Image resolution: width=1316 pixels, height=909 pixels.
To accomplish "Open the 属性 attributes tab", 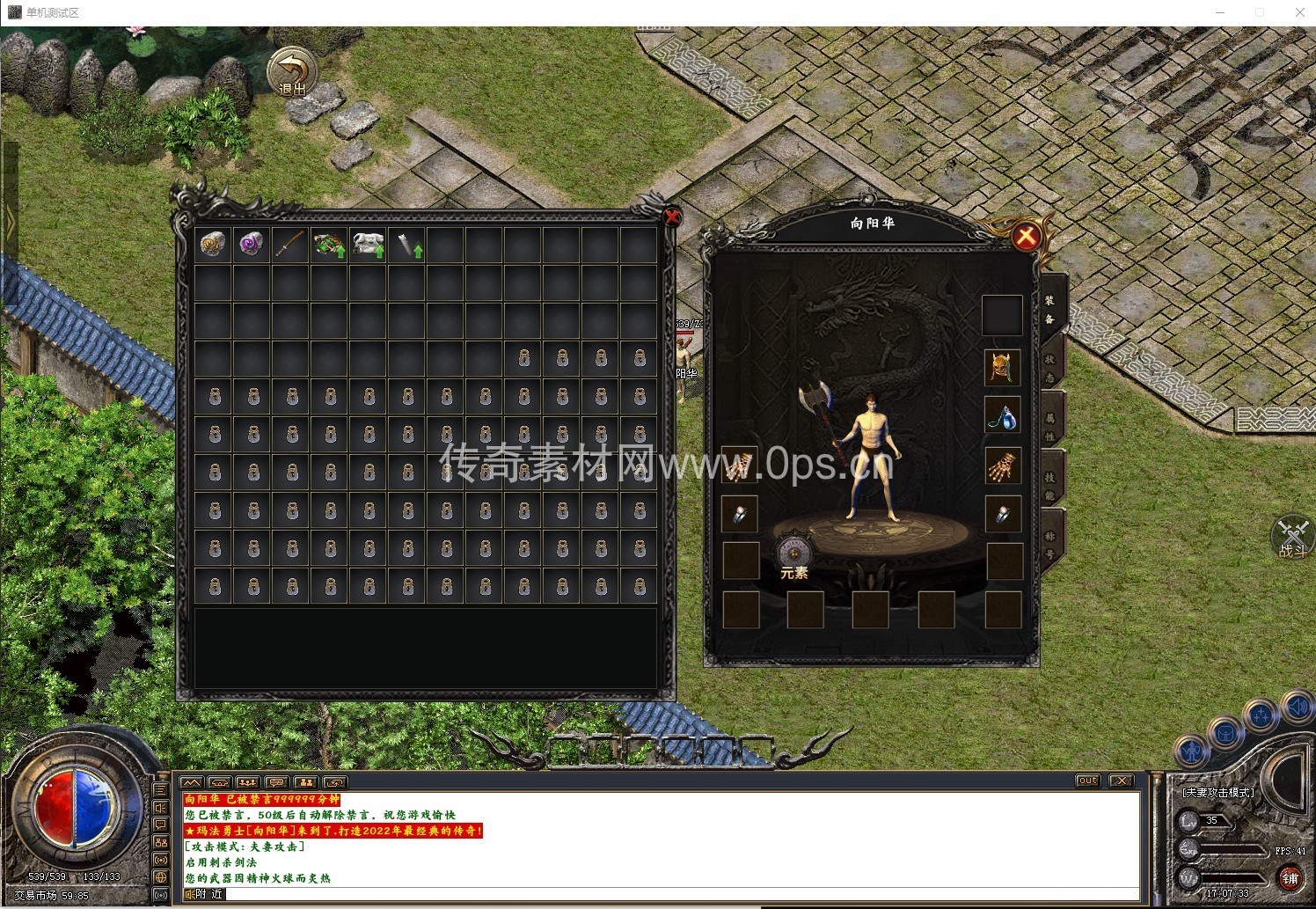I will 1050,427.
